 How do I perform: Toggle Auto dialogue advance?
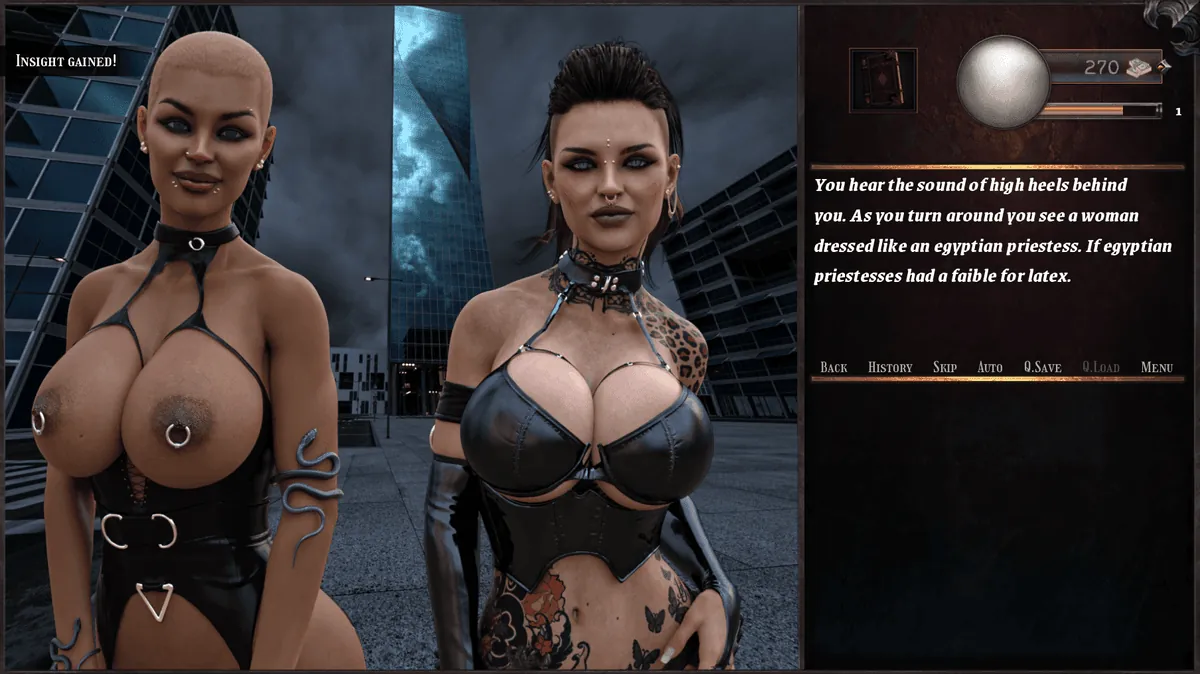[x=989, y=367]
